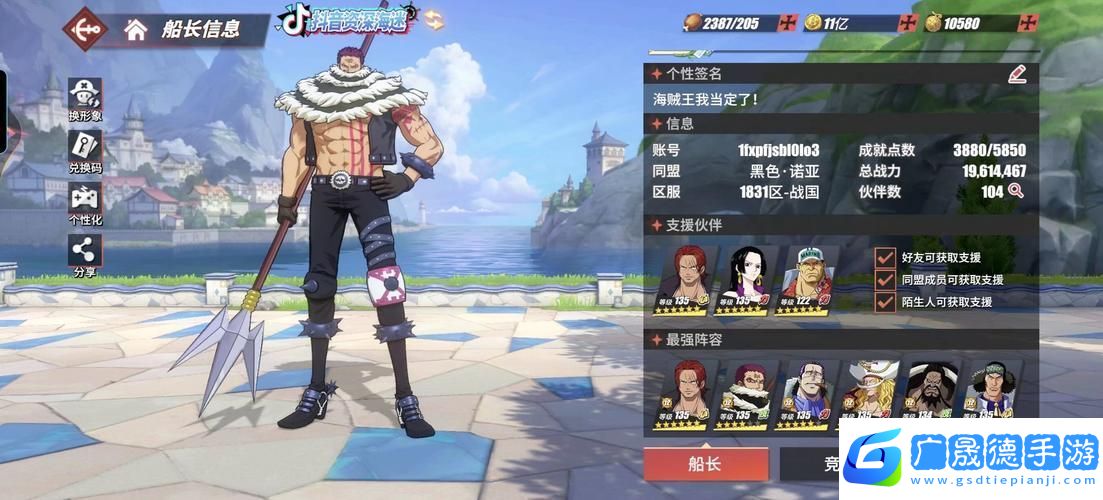Screen dimensions: 1103x500
Task: Open the 换形象 appearance change option
Action: 84,98
